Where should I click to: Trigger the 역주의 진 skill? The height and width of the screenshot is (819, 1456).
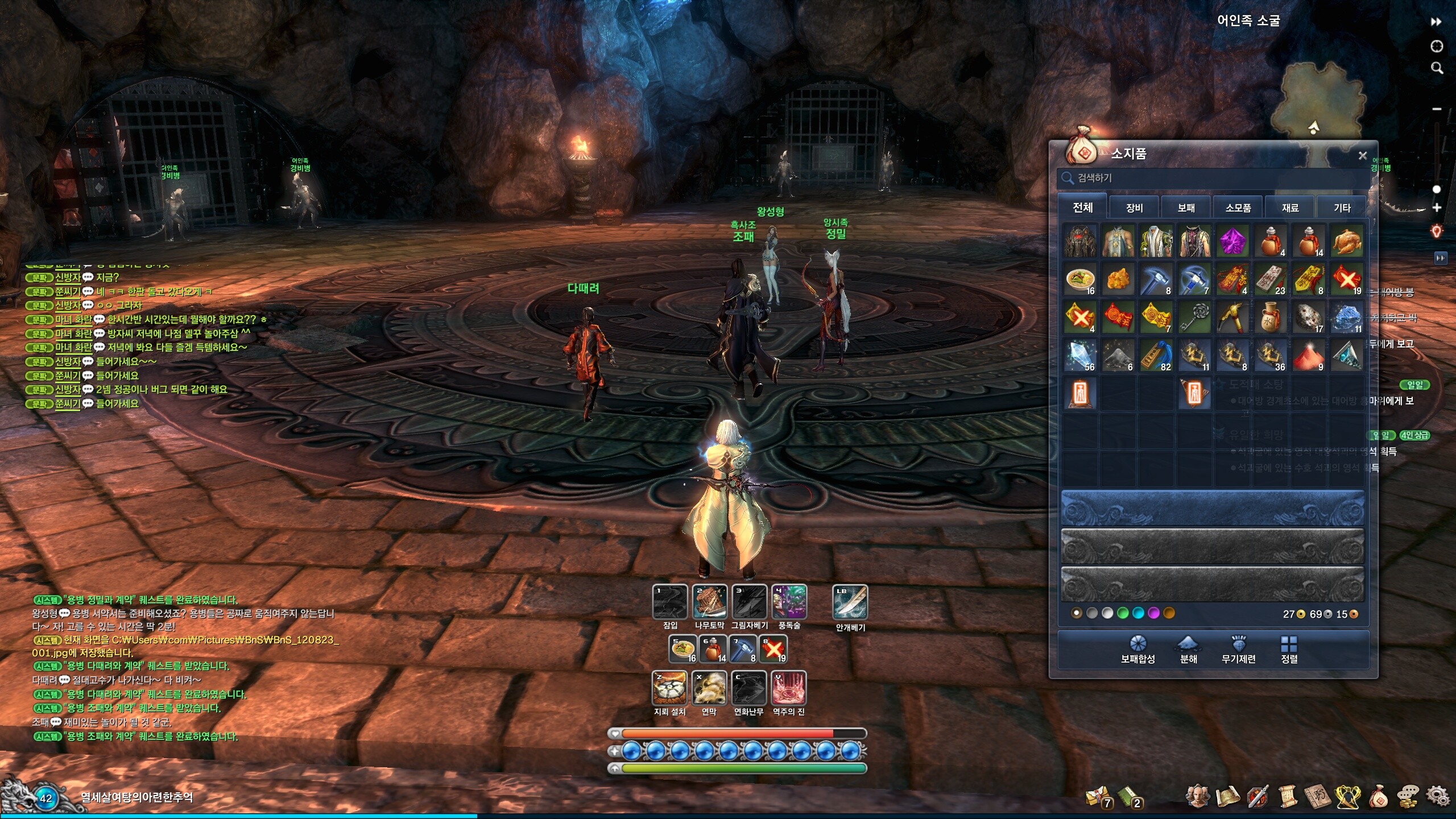[788, 688]
